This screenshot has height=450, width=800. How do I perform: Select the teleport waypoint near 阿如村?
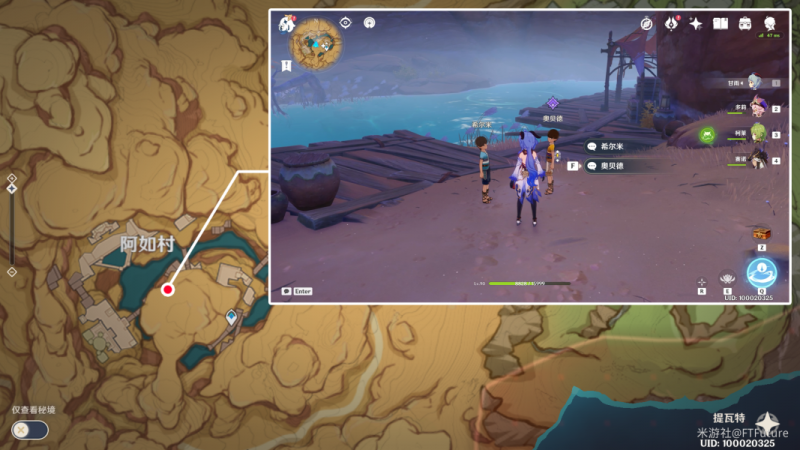click(x=232, y=317)
